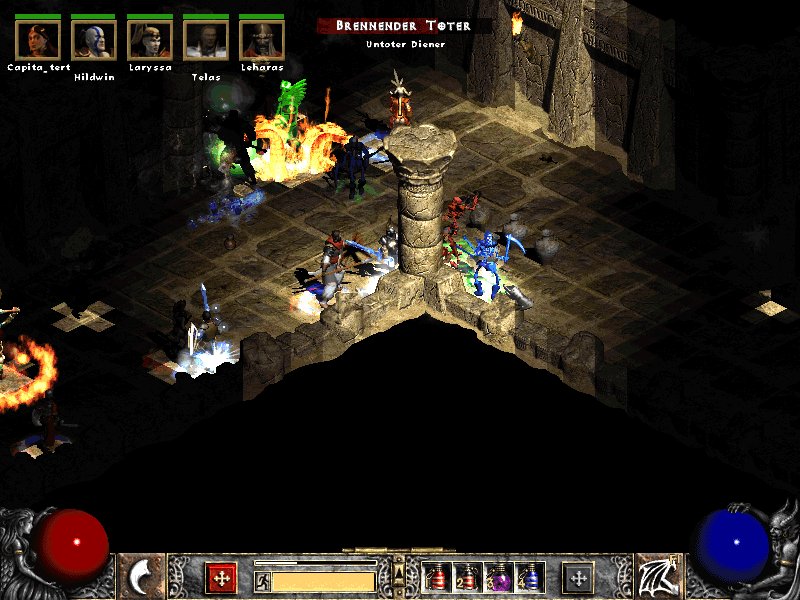800x600 pixels.
Task: Drink the purple rejuvenation potion in slot 3
Action: [x=499, y=577]
